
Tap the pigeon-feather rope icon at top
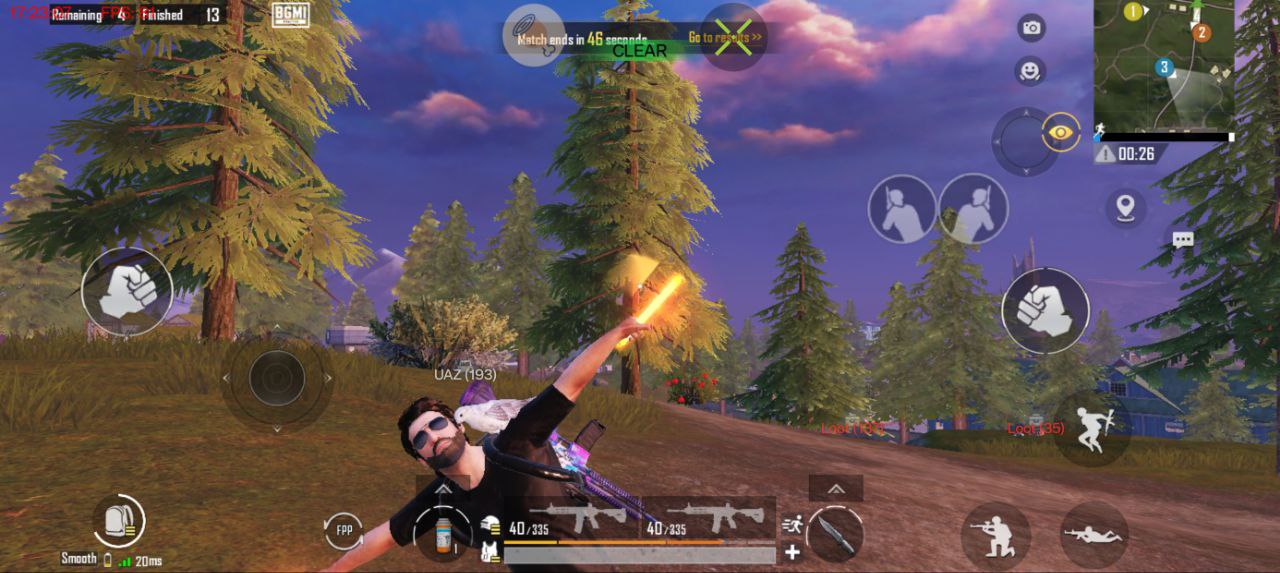tap(533, 36)
